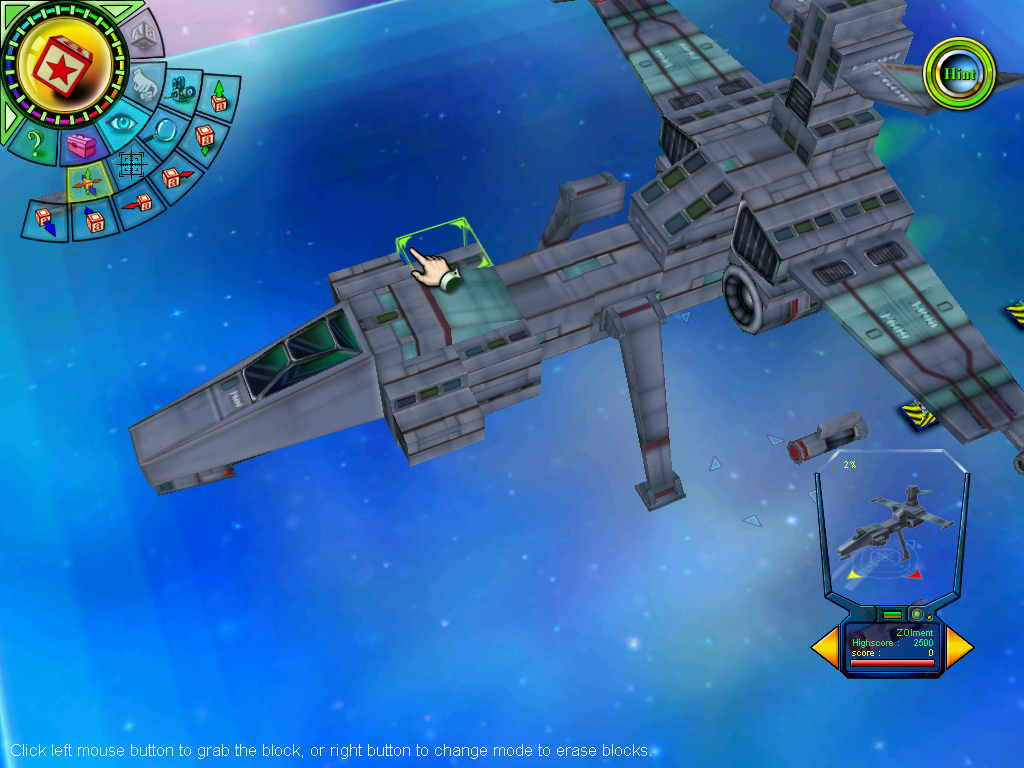Click block with blue up-left arrow
This screenshot has height=768, width=1024.
(95, 219)
